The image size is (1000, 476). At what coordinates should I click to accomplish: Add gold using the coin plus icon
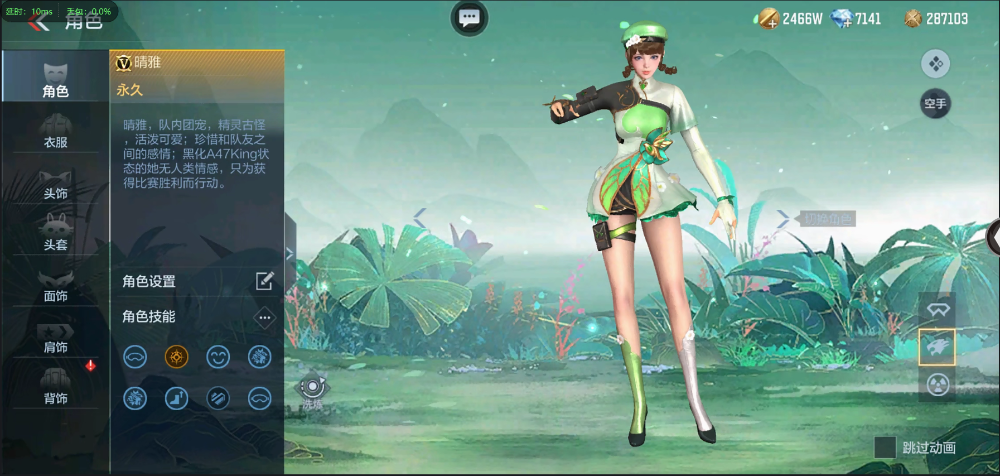point(768,18)
